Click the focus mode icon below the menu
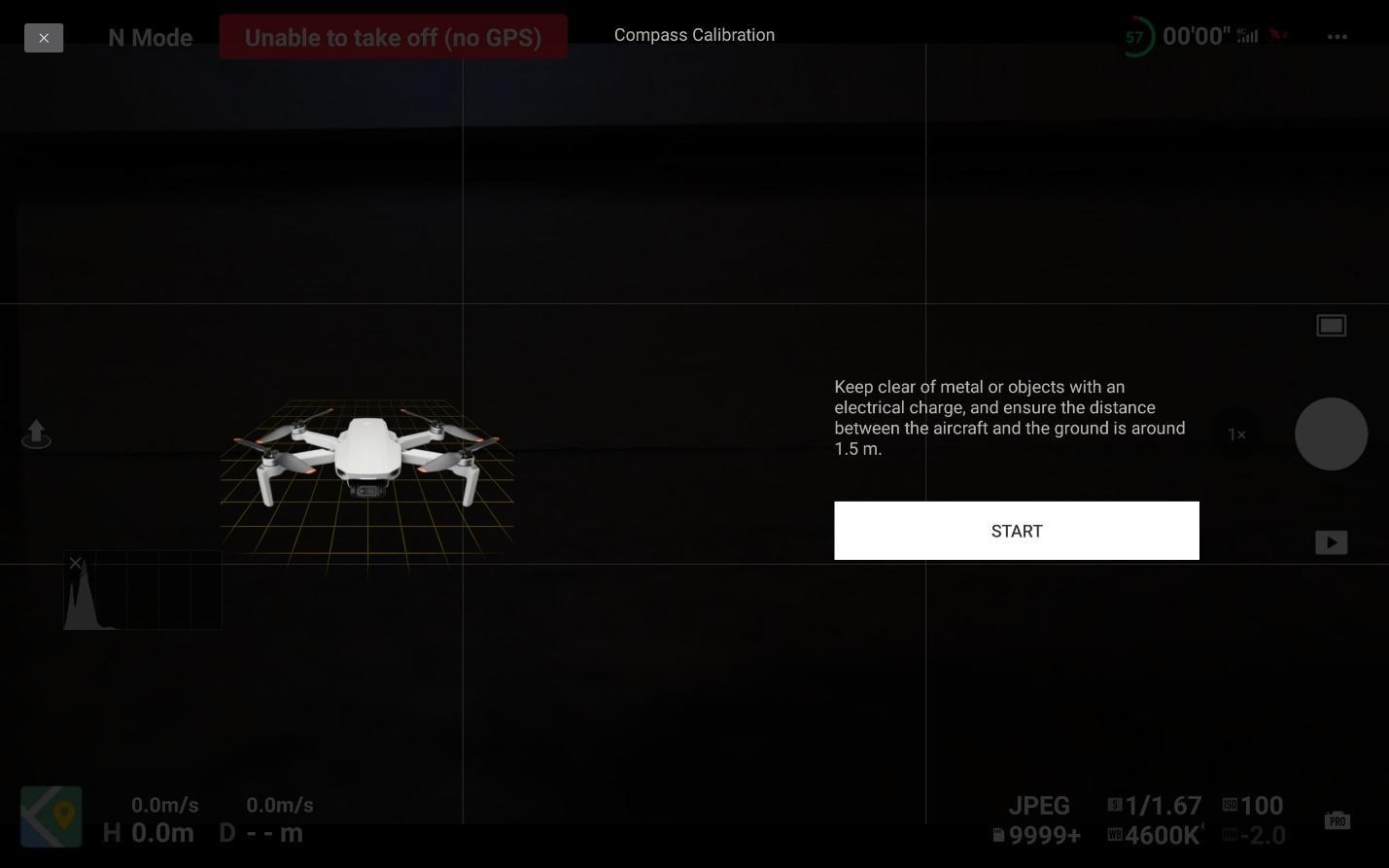 [x=1331, y=325]
